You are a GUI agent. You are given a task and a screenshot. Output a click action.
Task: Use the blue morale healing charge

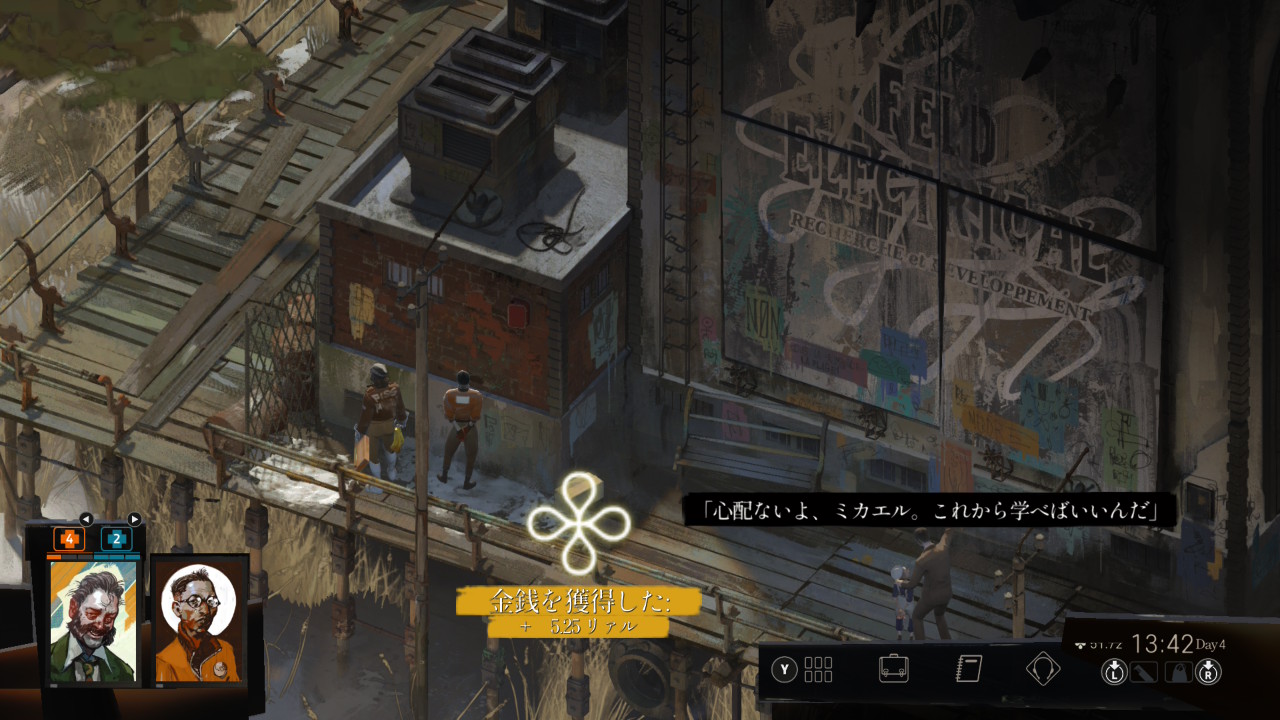point(116,539)
